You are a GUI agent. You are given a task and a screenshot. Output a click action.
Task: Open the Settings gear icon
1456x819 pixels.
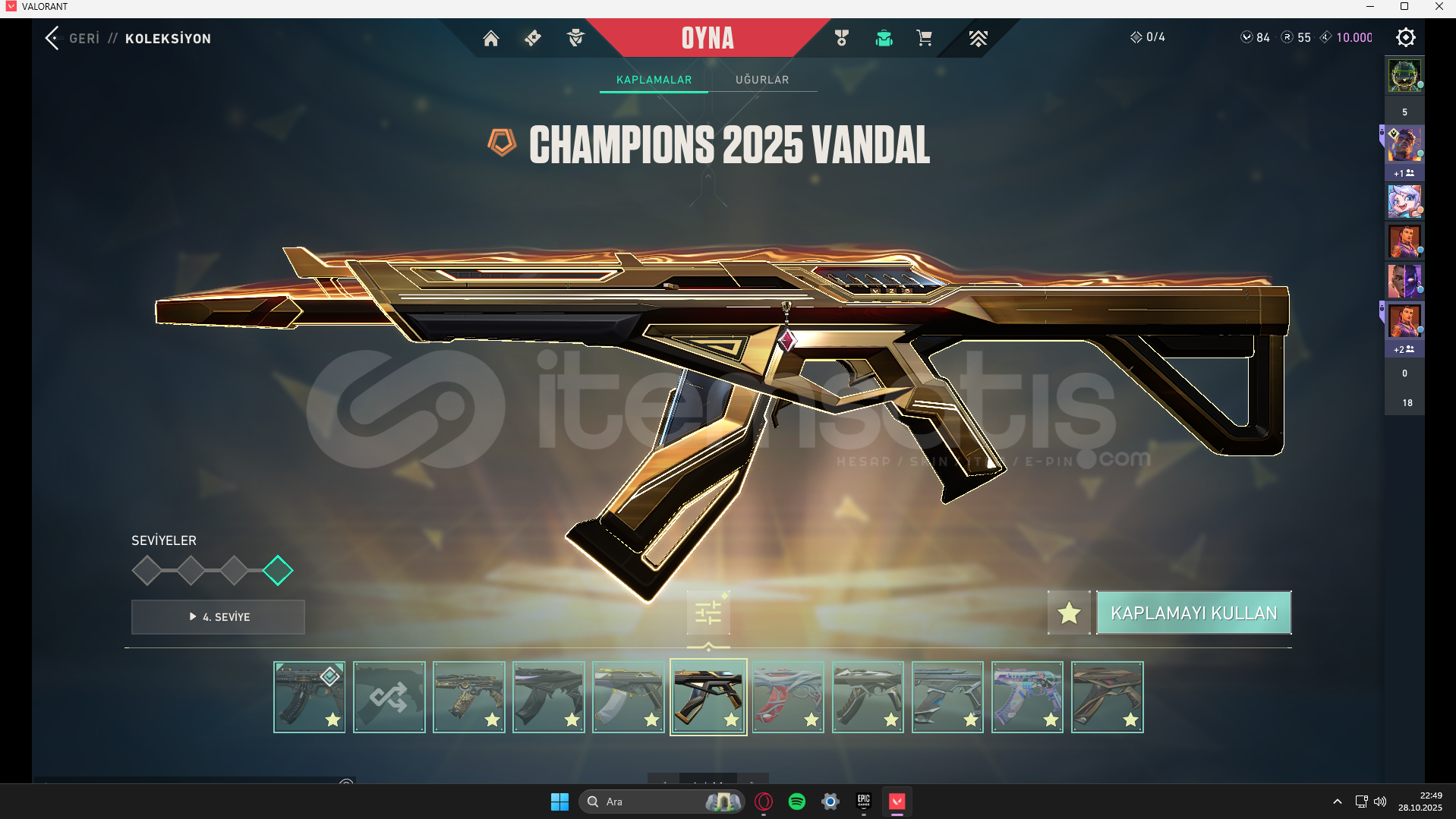[1405, 36]
